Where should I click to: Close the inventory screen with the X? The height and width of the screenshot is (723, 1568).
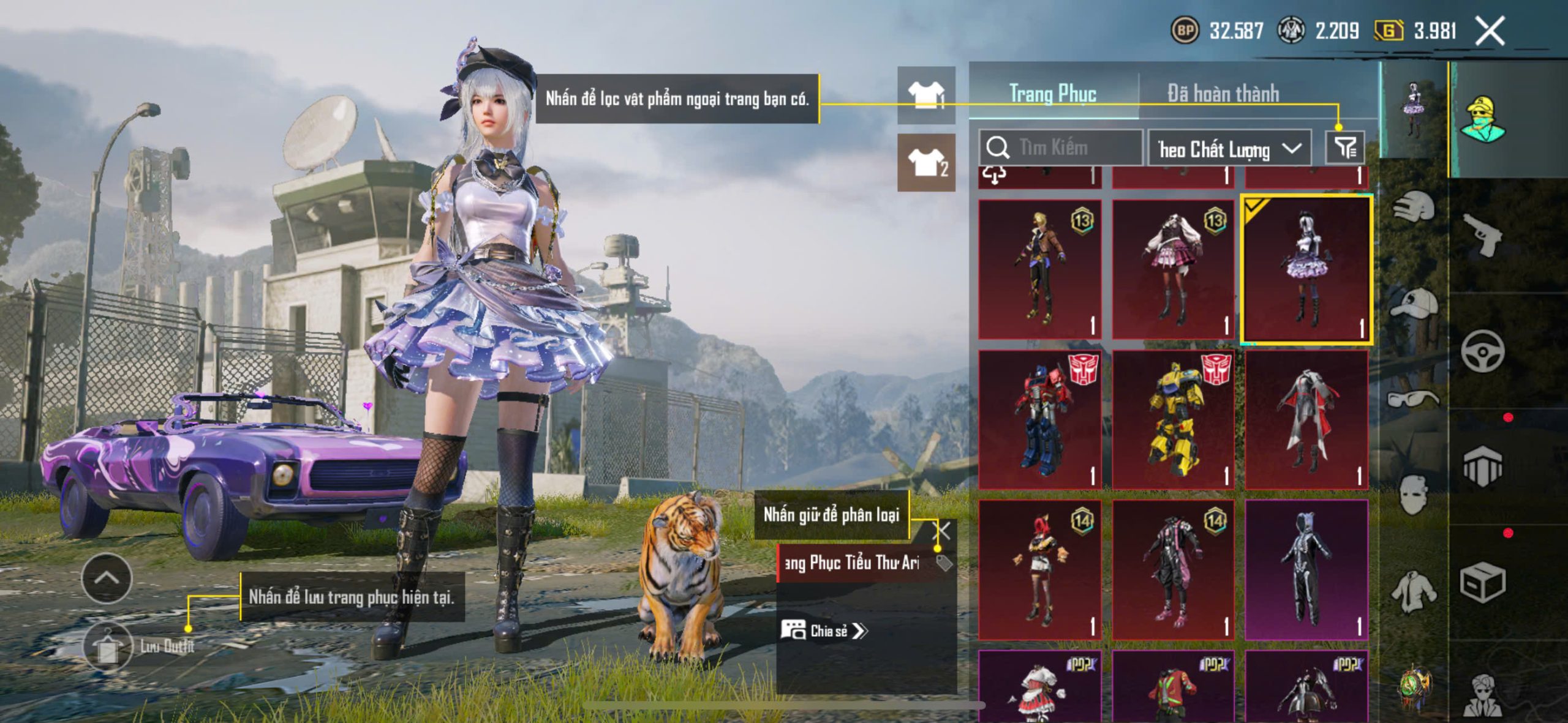(x=1490, y=31)
